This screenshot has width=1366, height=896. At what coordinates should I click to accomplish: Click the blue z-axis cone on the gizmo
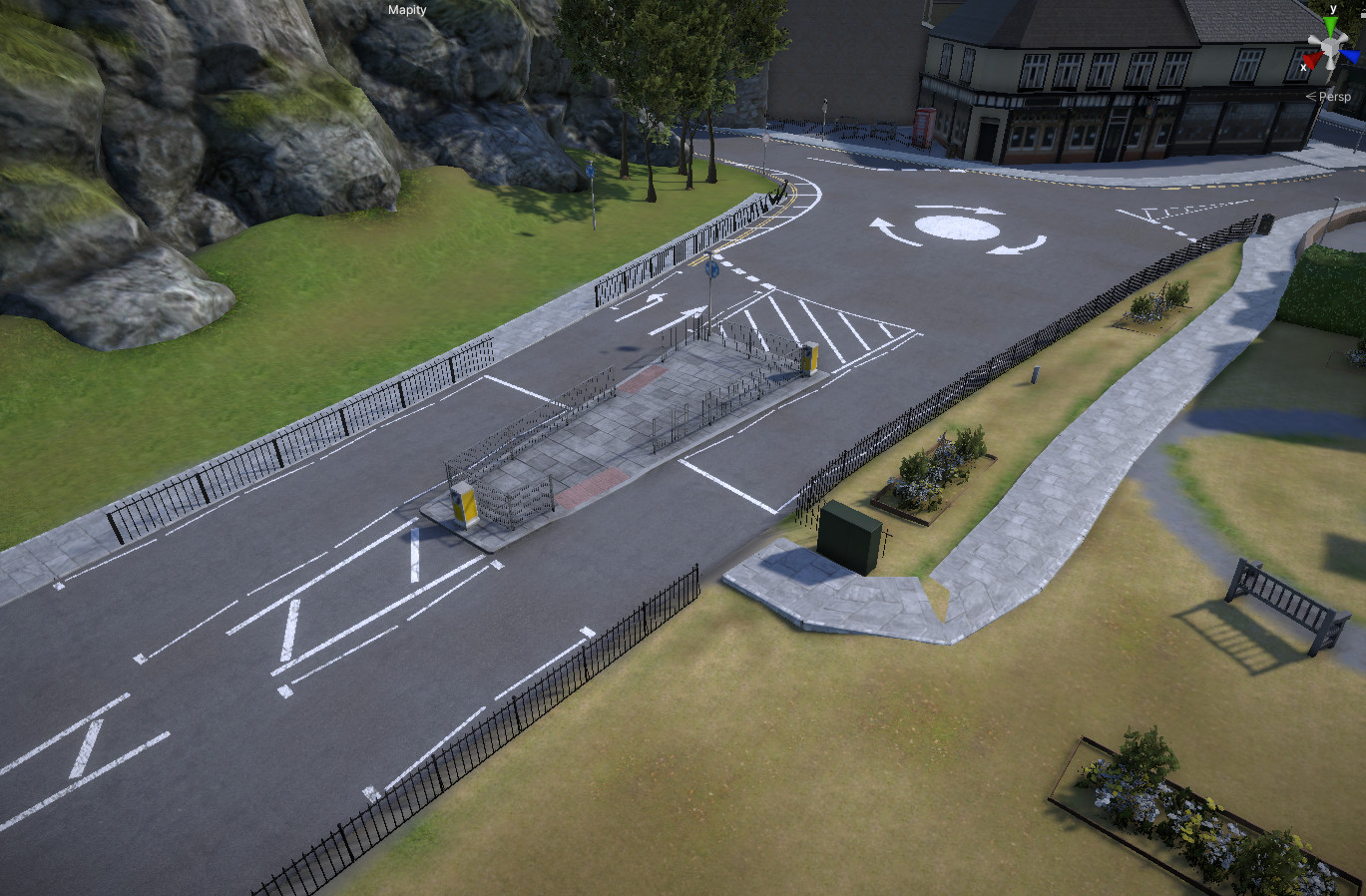(1350, 55)
